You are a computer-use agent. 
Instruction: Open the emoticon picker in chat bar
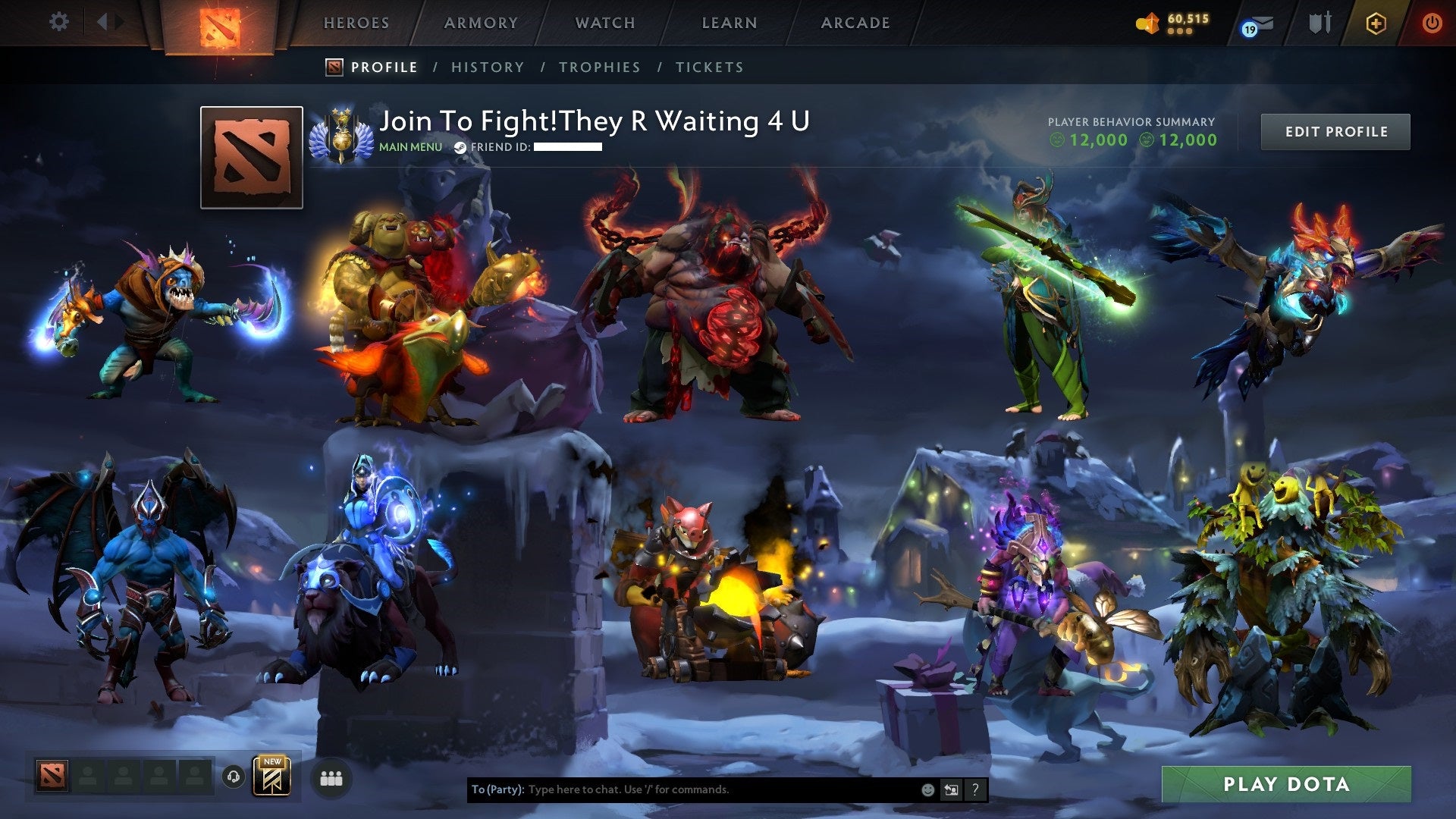point(927,789)
